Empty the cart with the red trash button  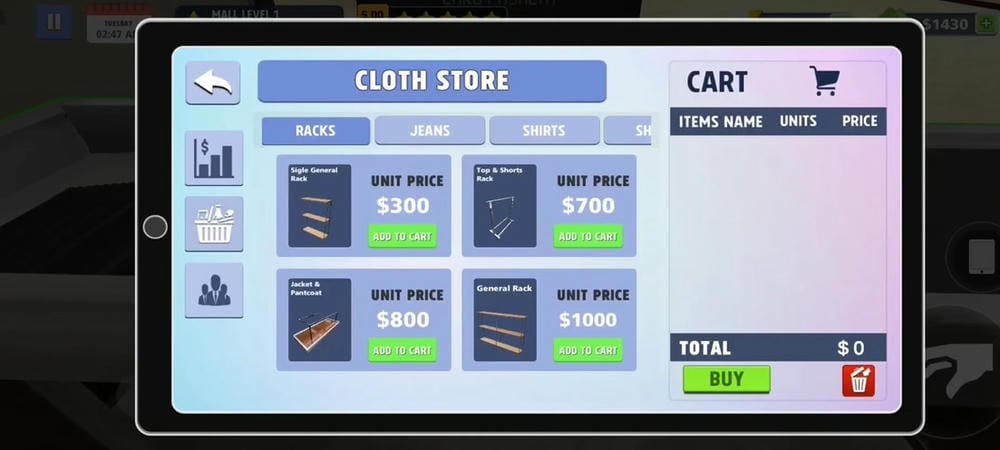click(x=858, y=380)
